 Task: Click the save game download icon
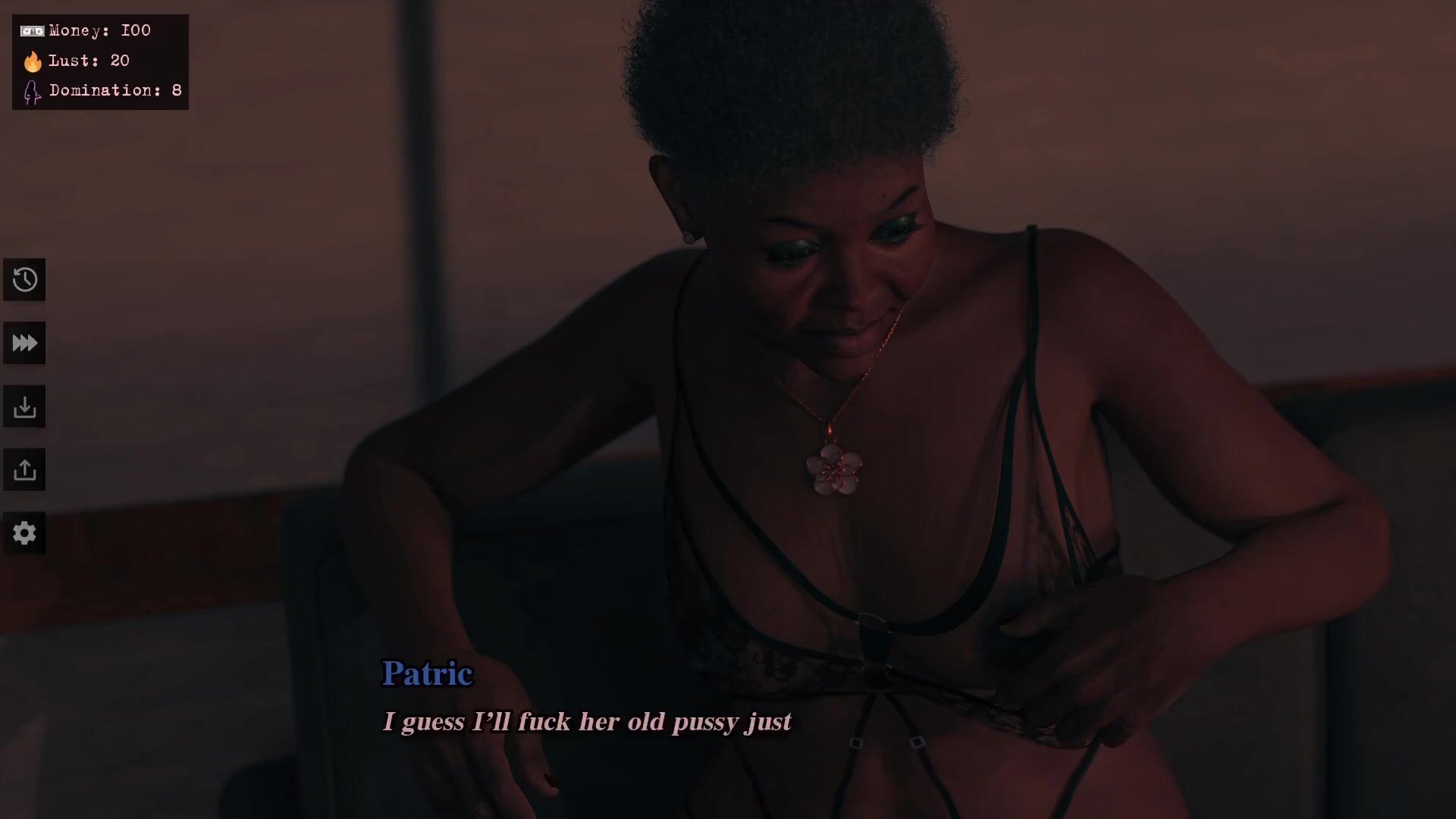[x=24, y=407]
